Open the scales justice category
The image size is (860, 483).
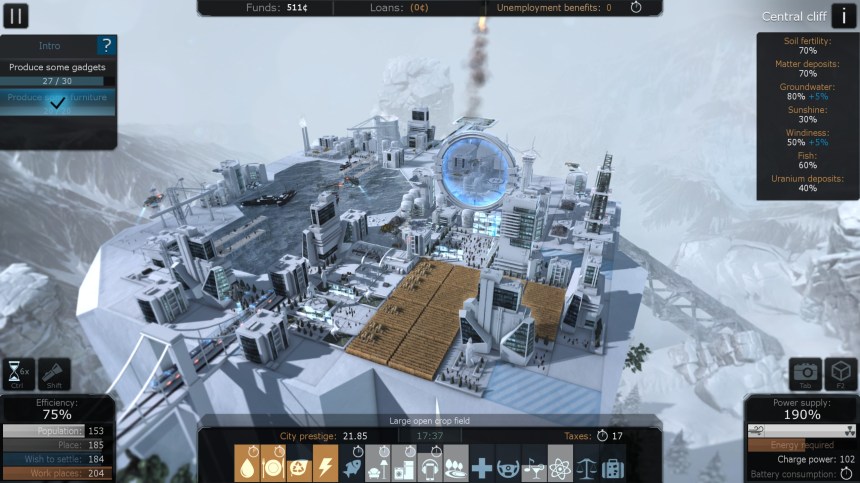coord(587,465)
